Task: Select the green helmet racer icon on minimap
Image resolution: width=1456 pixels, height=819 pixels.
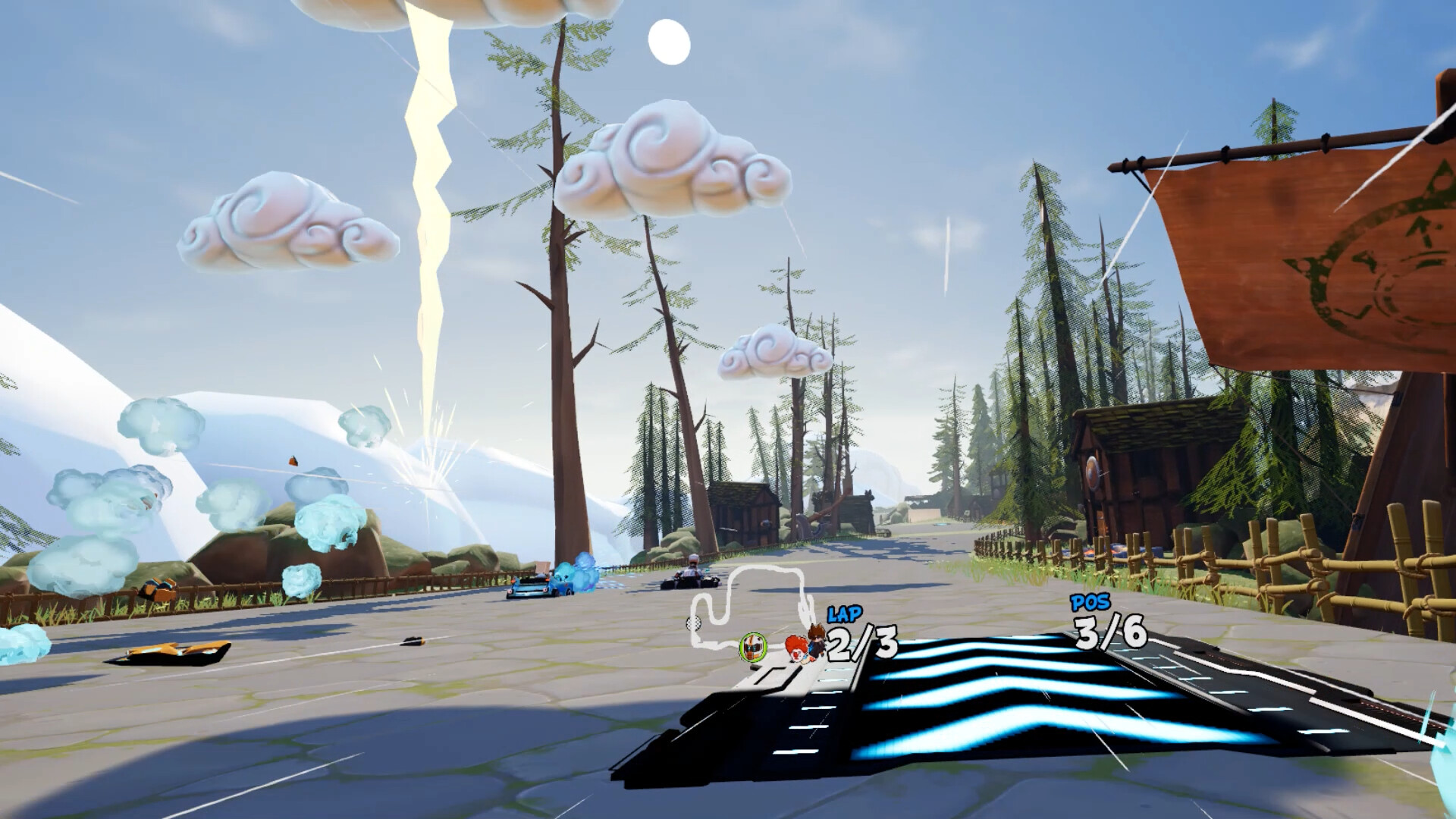Action: [x=752, y=647]
